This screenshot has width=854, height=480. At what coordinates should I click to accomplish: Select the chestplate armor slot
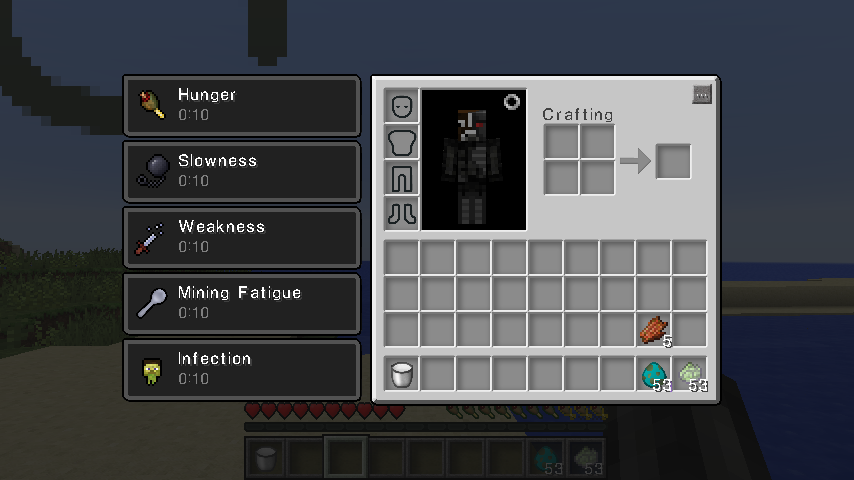click(x=402, y=142)
